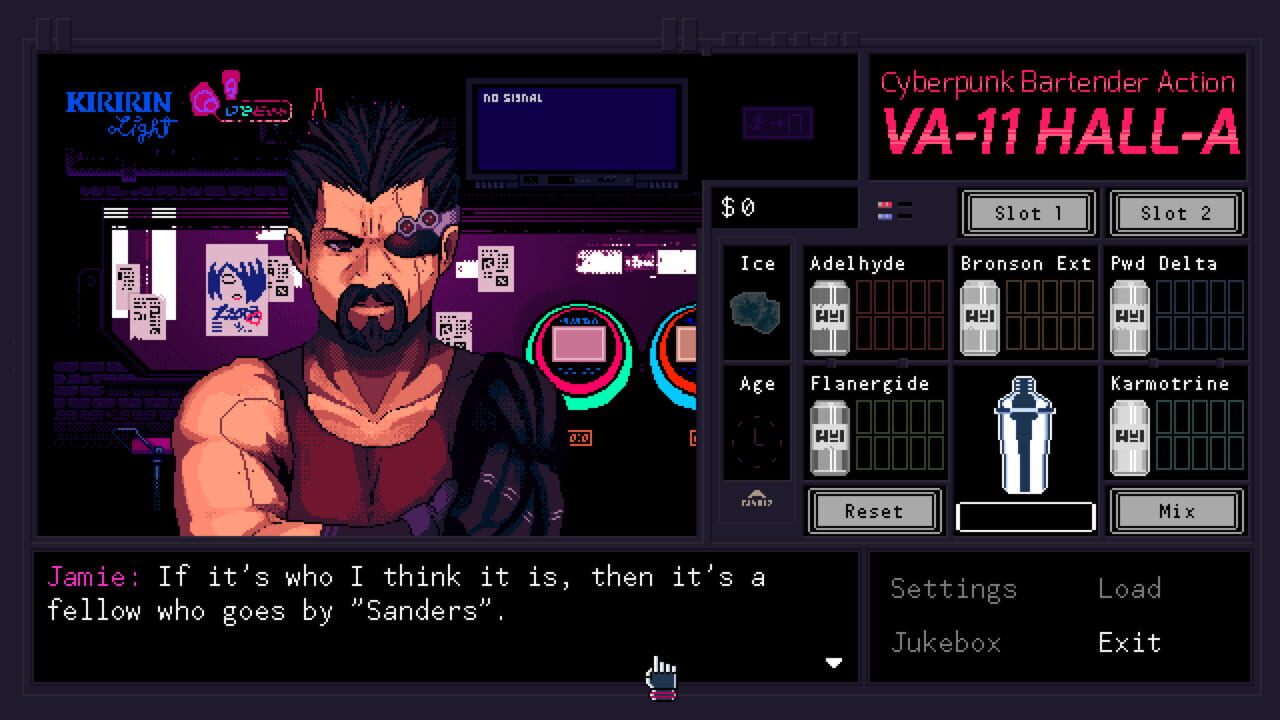Click the metal cocktail shaker

[1024, 435]
